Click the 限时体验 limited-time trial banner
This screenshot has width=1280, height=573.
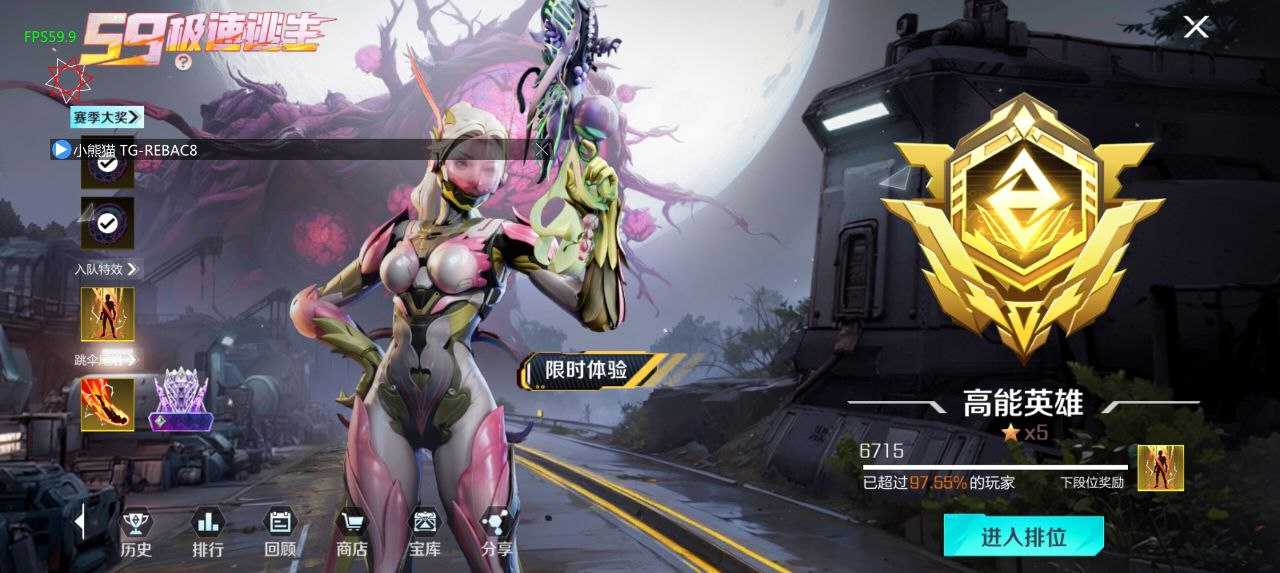click(590, 371)
